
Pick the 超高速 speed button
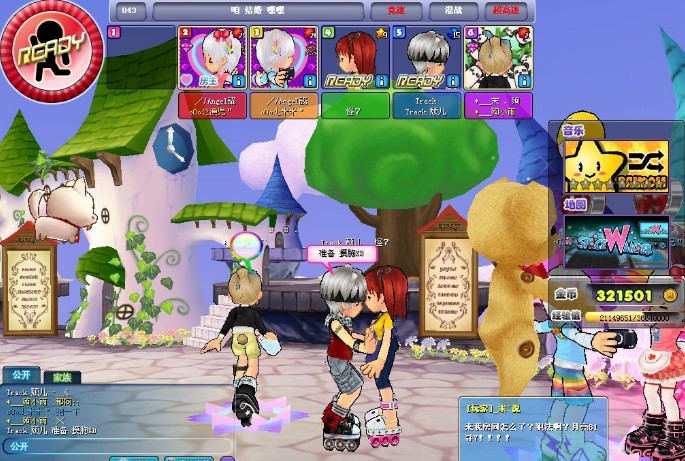[506, 11]
